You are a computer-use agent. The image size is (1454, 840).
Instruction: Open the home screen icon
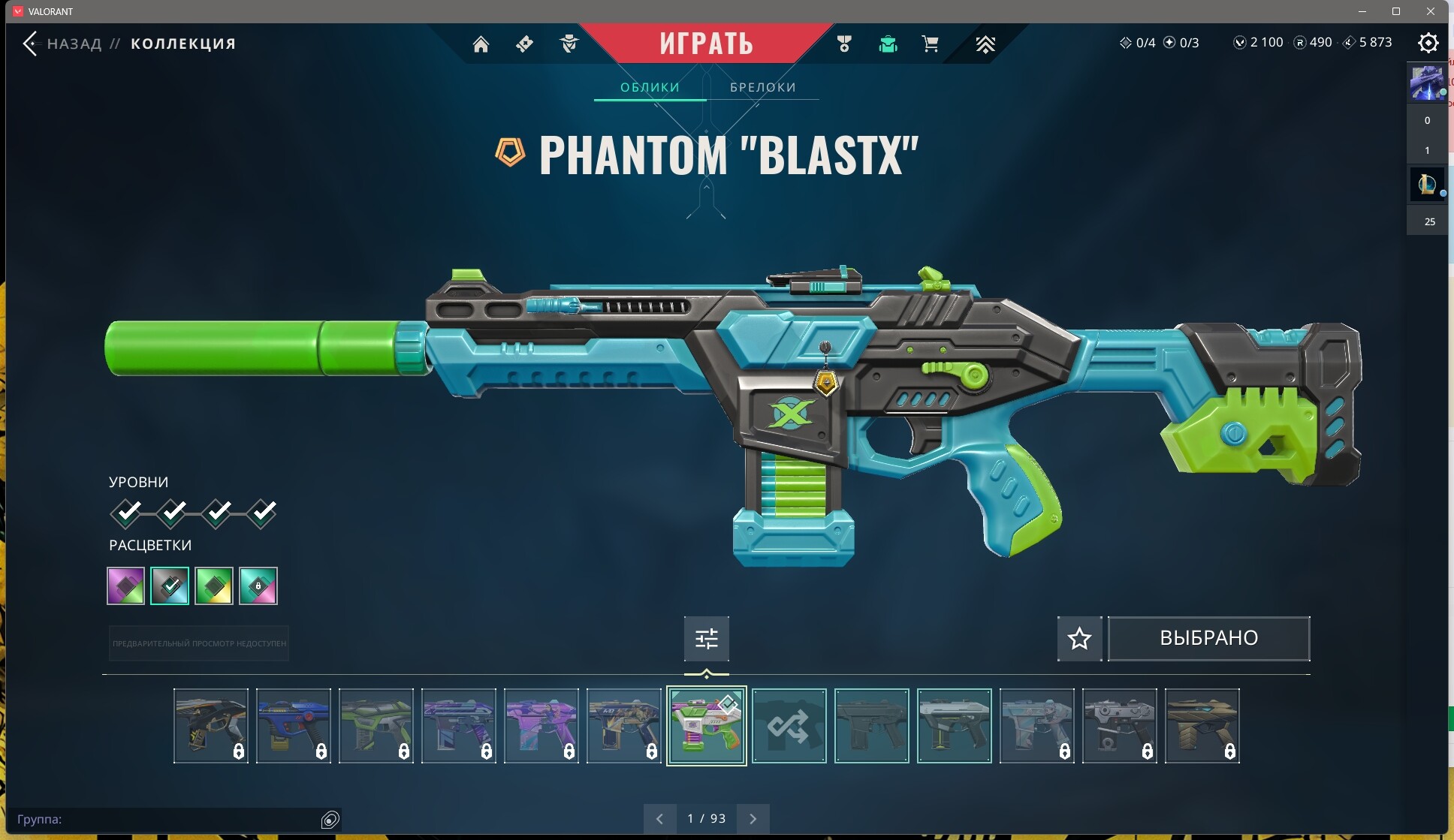[481, 44]
